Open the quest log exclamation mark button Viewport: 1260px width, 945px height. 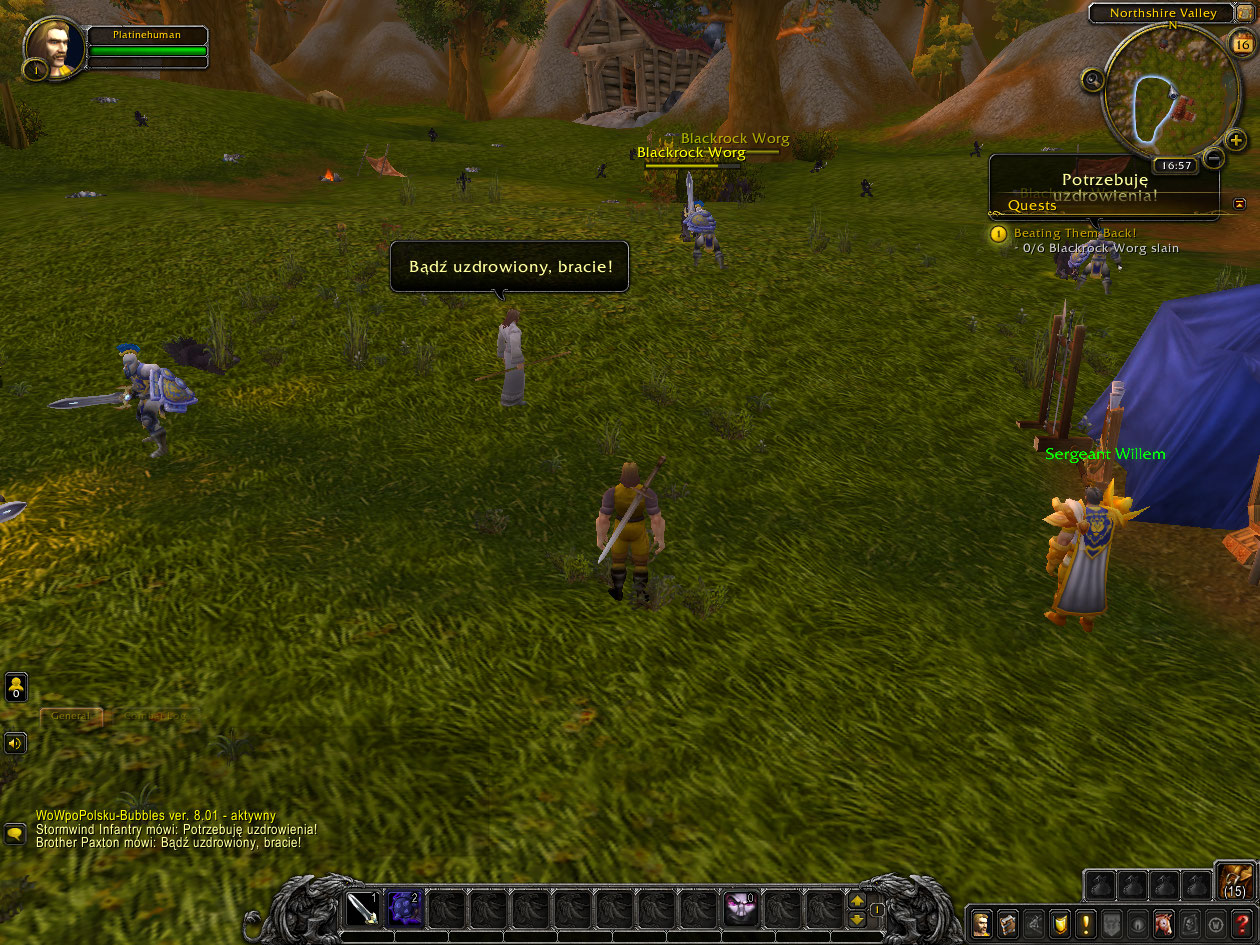(1086, 924)
